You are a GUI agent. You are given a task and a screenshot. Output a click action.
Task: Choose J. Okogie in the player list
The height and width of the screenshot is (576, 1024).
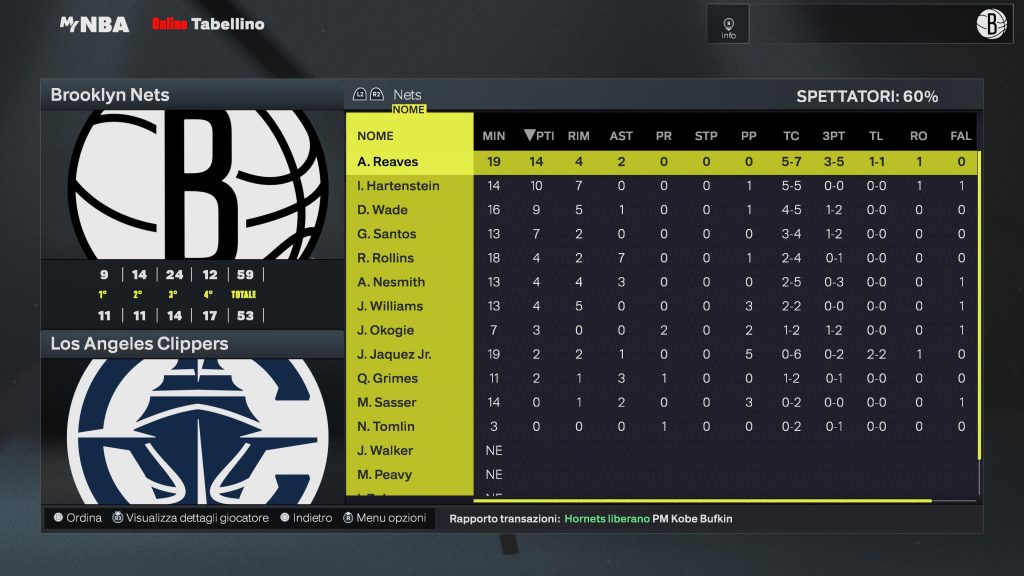coord(385,330)
